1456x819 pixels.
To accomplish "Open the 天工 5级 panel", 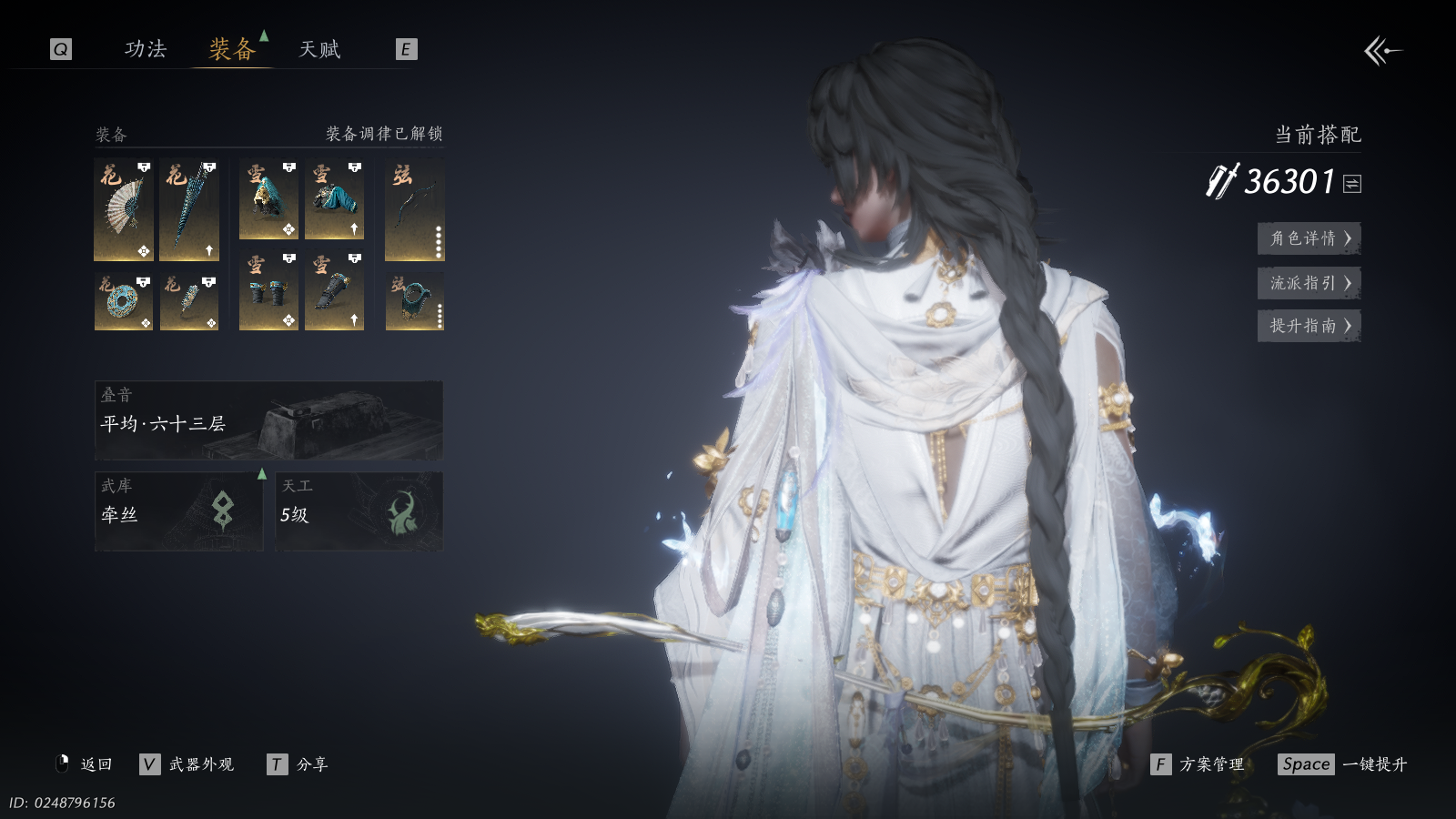I will coord(359,511).
